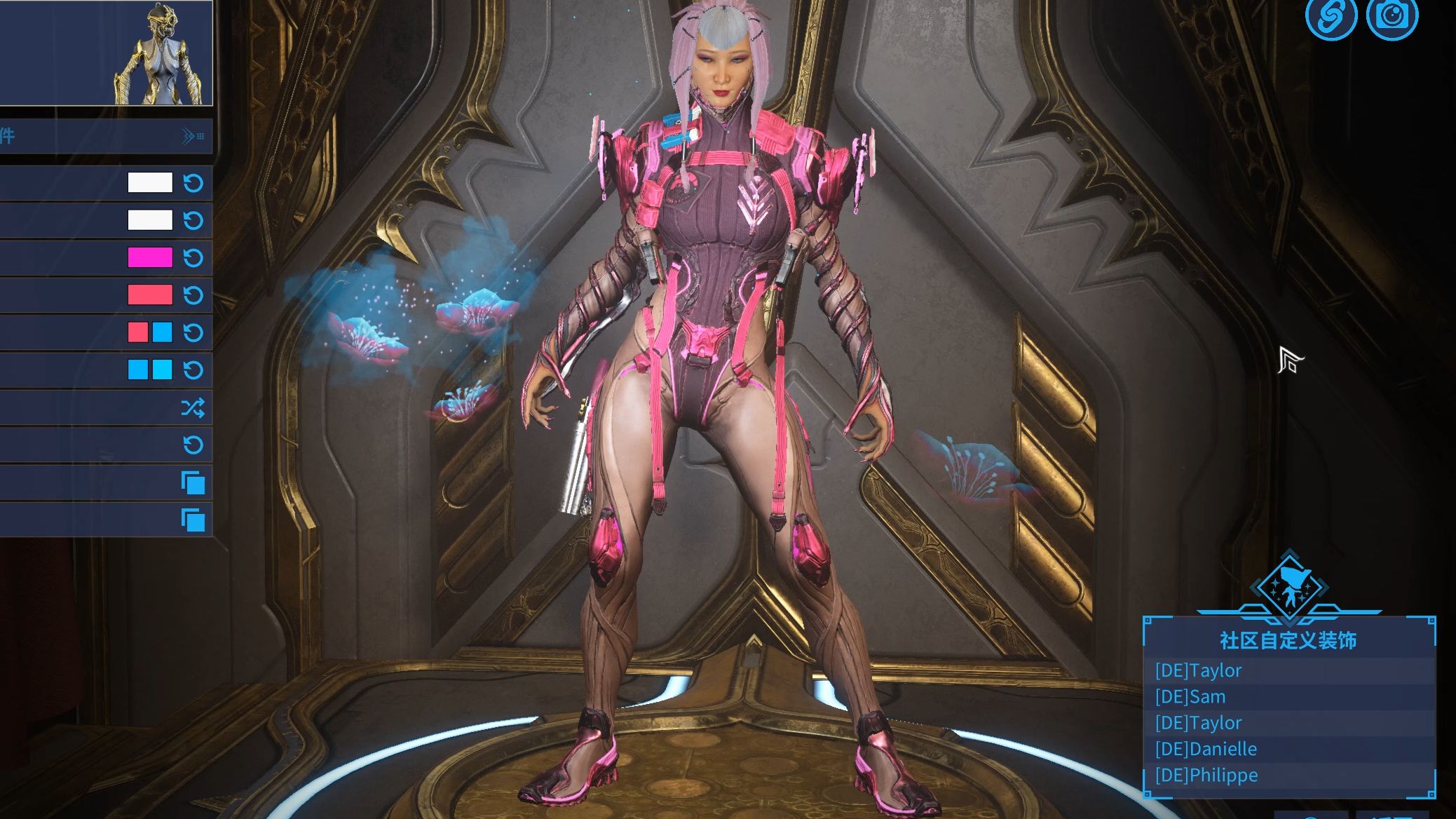Open the camera capture mode button
The width and height of the screenshot is (1456, 819).
[1392, 17]
